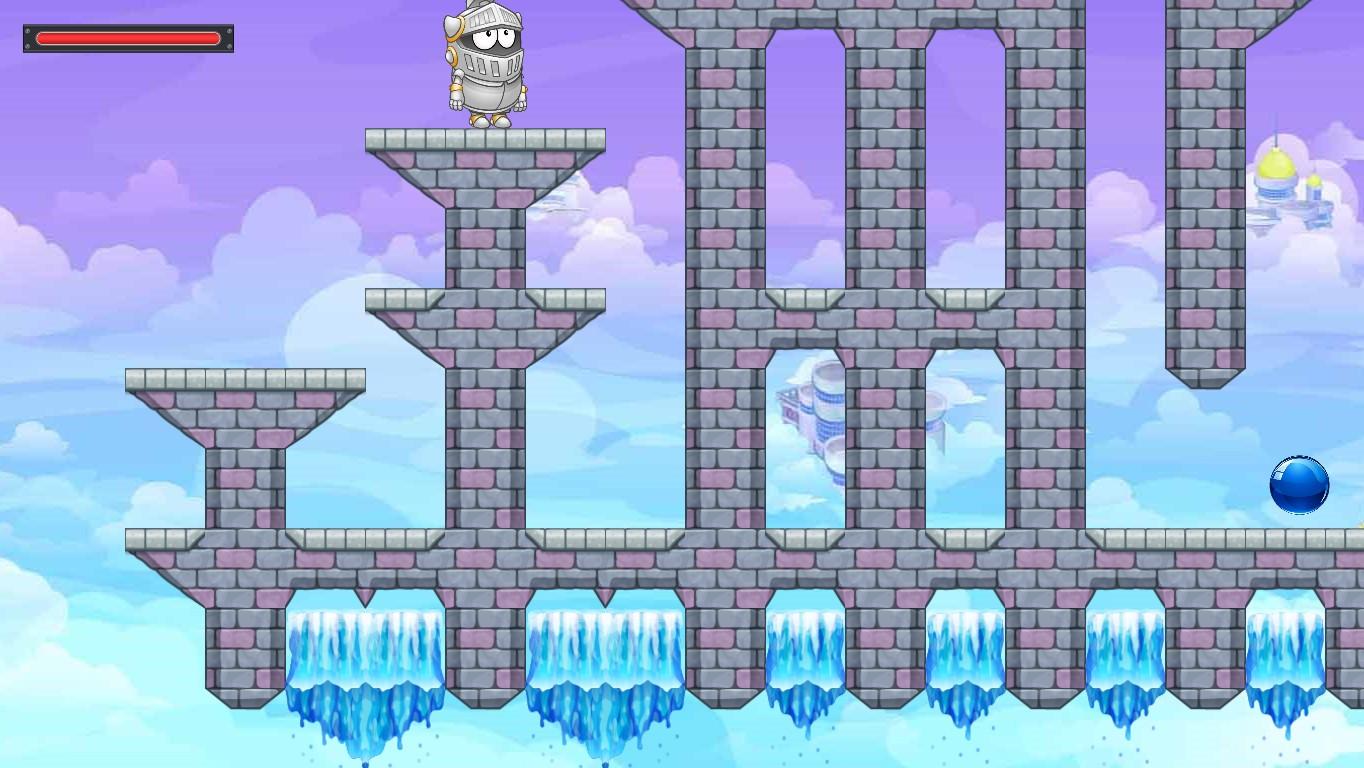
Task: Click the knight character on the top platform
Action: coord(487,65)
